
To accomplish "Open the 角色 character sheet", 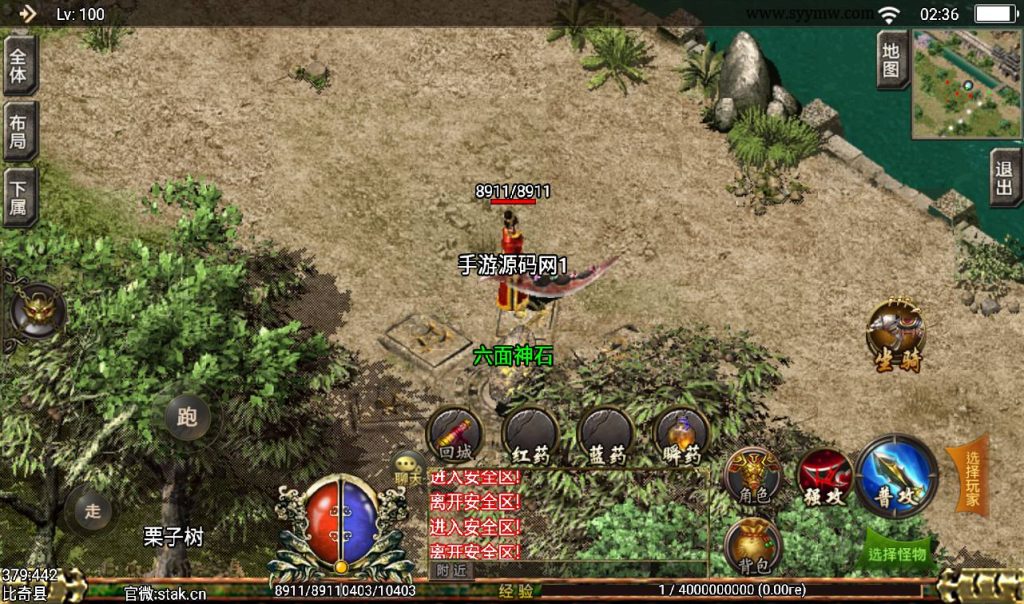I will click(x=752, y=475).
